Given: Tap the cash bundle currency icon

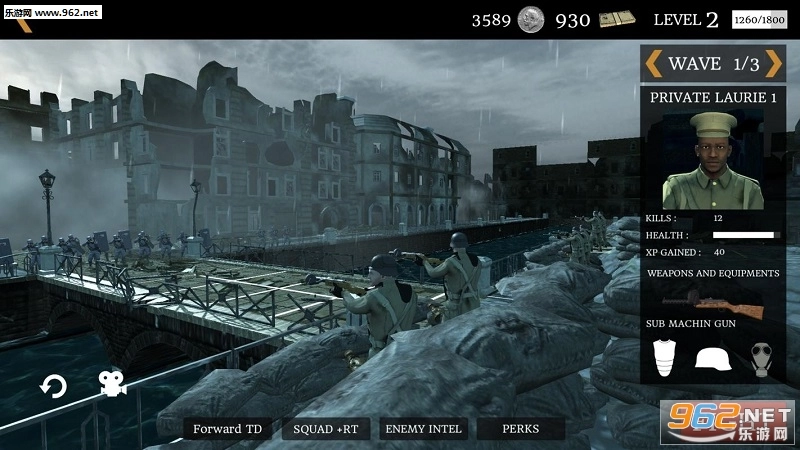Looking at the screenshot, I should (617, 19).
